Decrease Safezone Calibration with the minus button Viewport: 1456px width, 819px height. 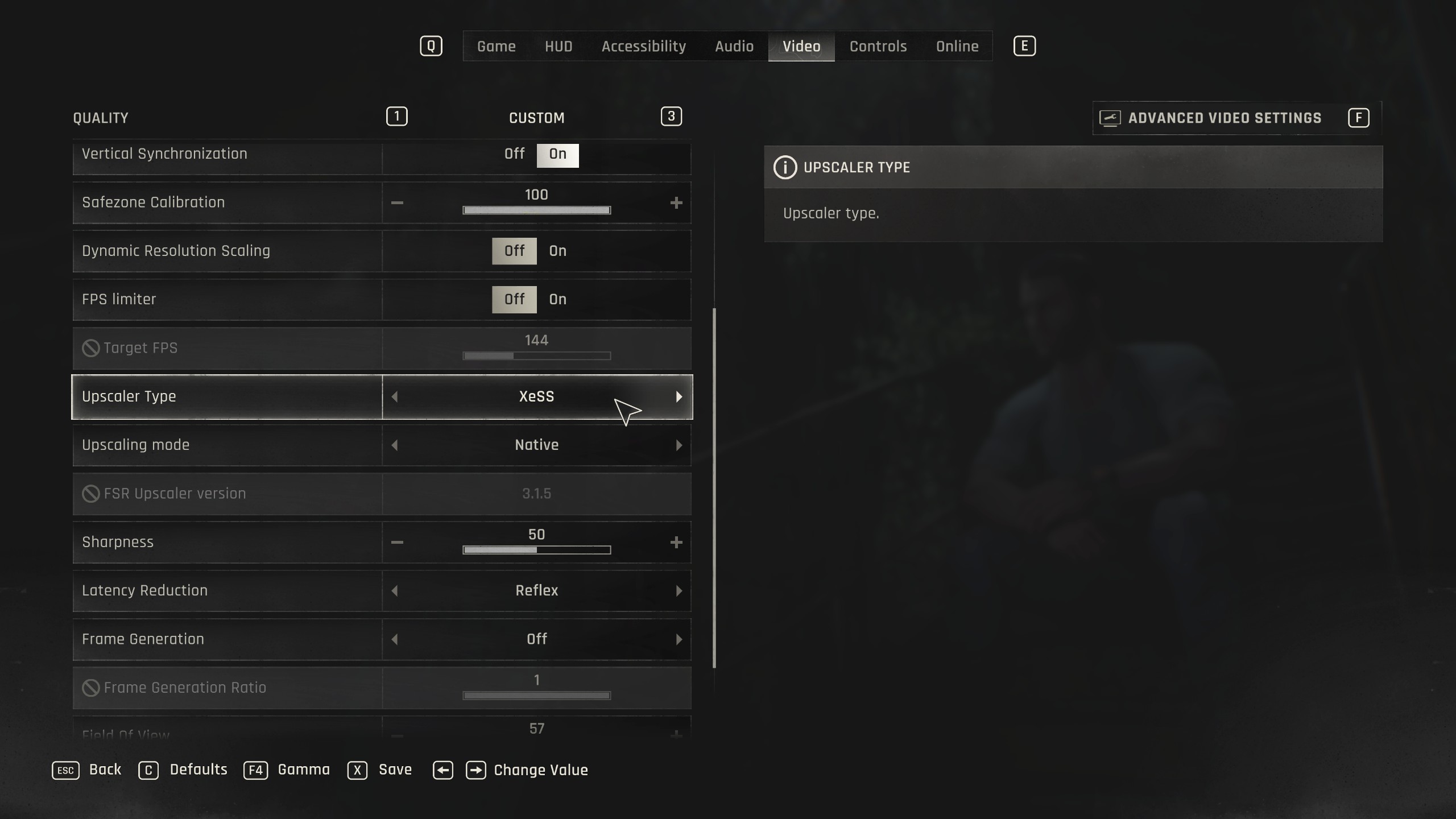(397, 203)
